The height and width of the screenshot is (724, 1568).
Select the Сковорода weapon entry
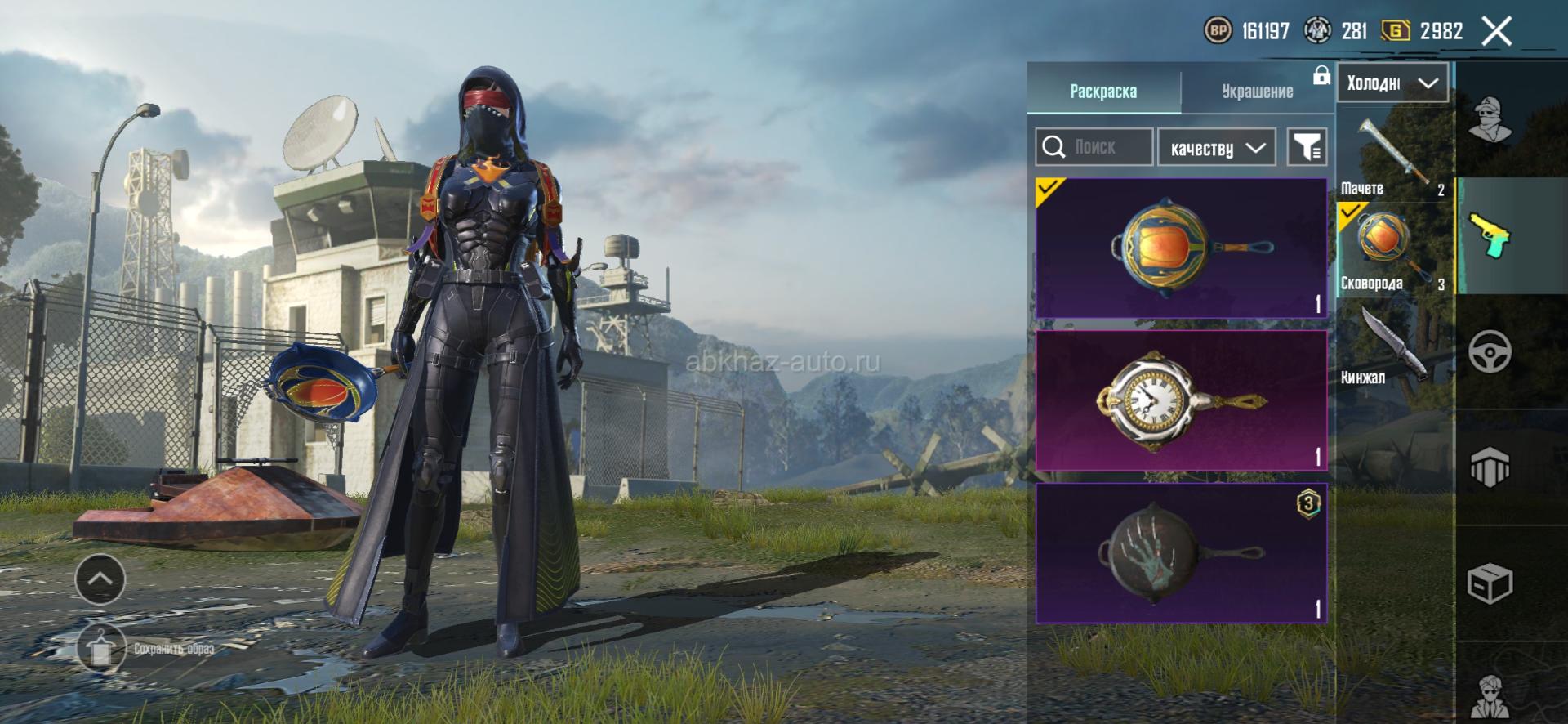tap(1394, 249)
